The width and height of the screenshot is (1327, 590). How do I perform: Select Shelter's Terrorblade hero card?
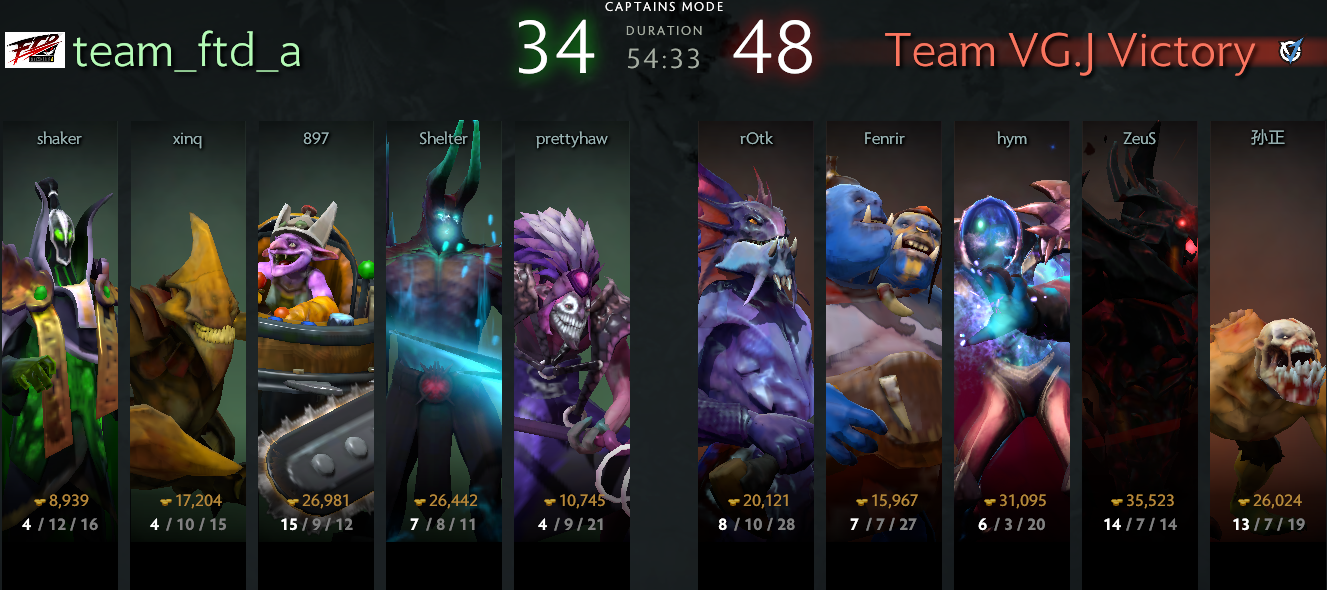443,320
